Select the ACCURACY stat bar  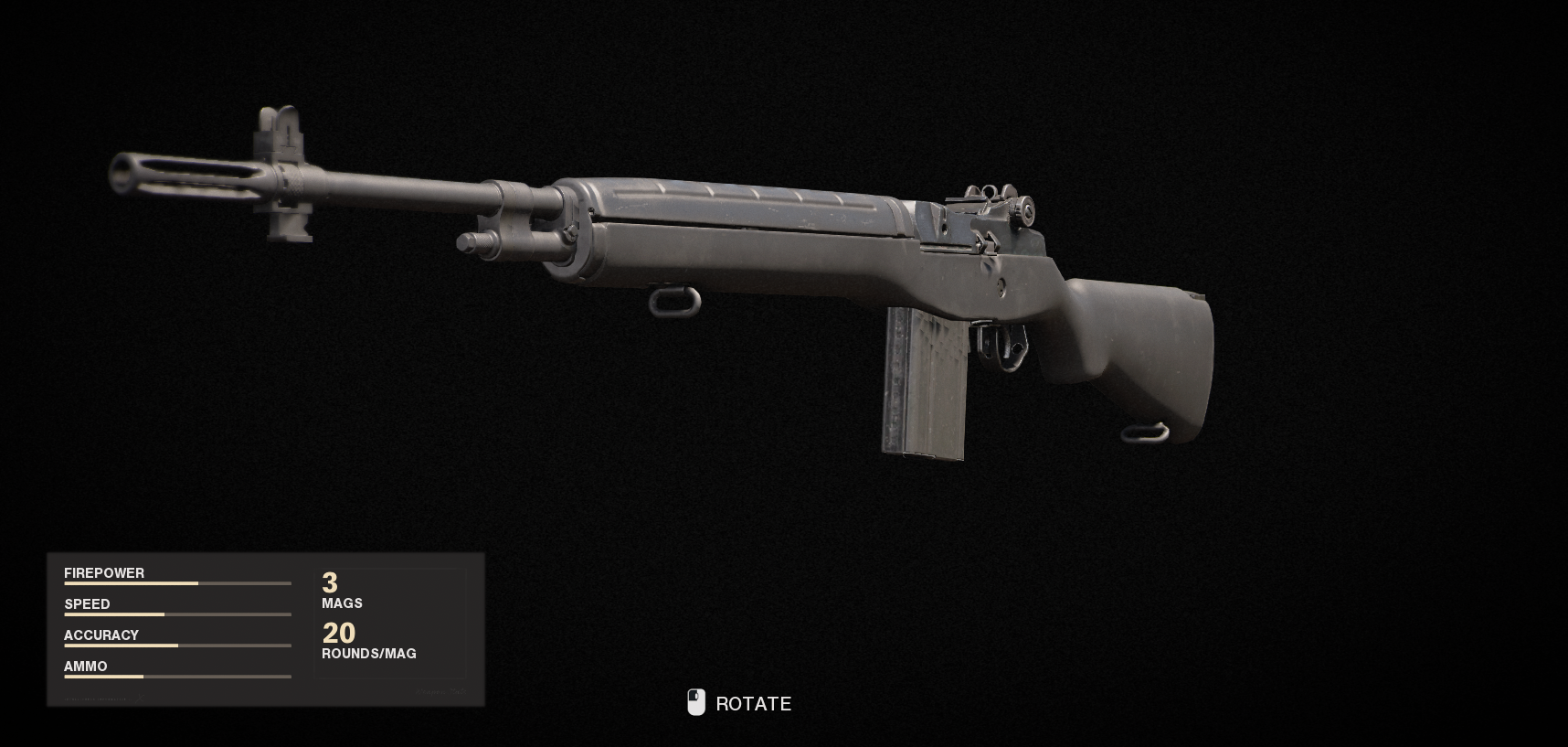pos(177,646)
